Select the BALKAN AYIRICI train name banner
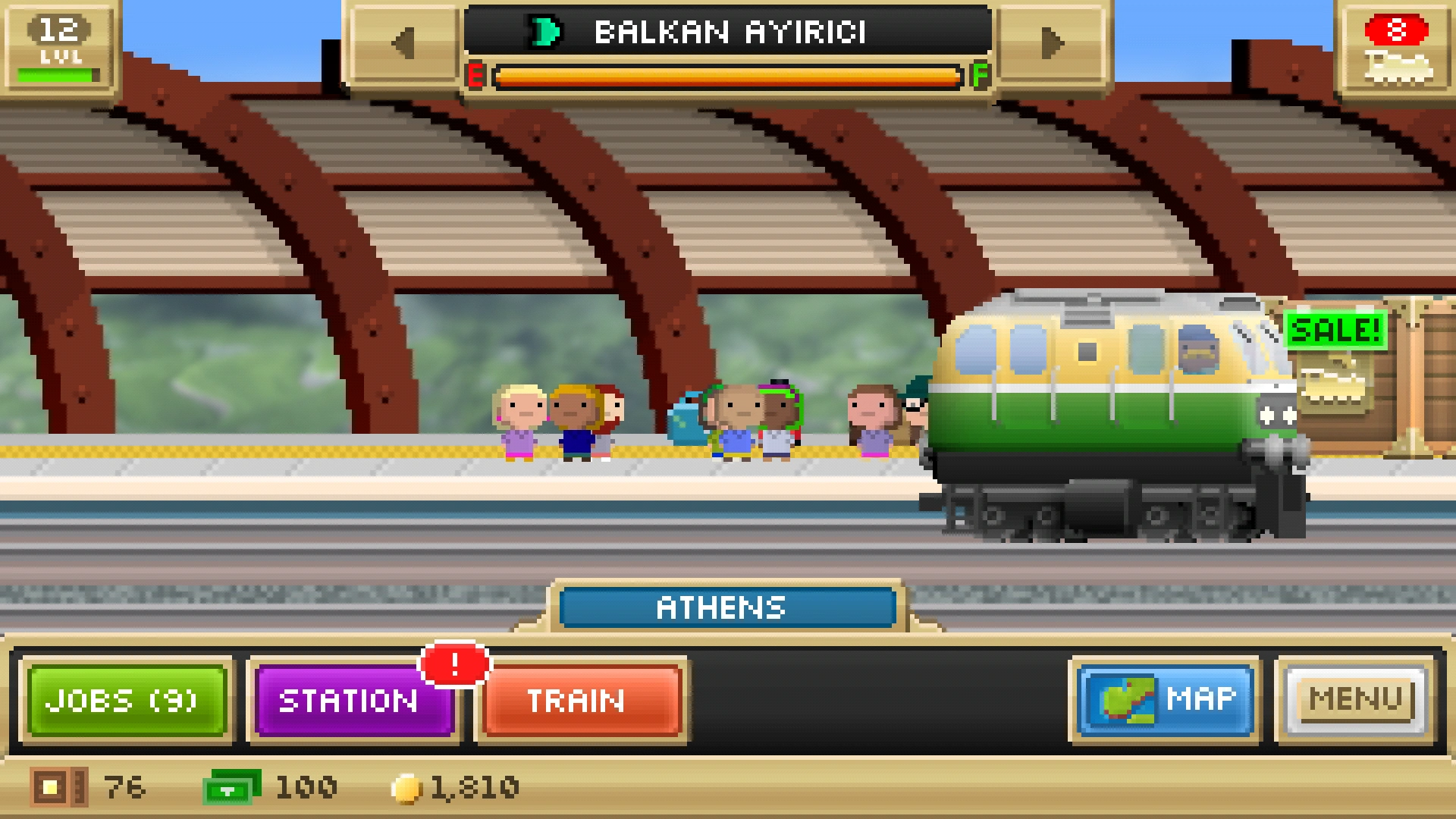 [728, 32]
